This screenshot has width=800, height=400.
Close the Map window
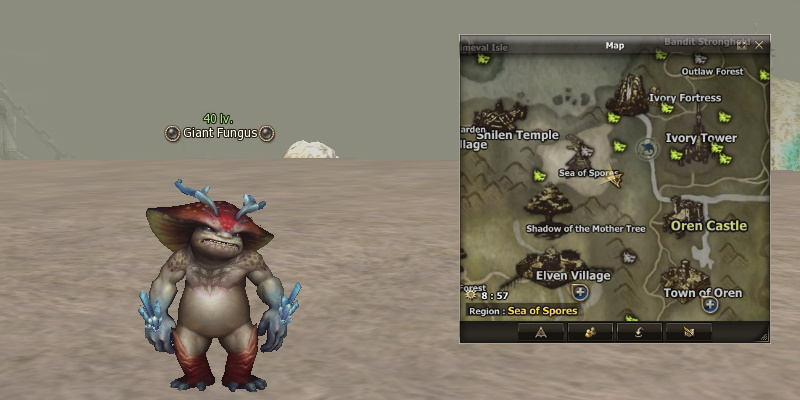point(759,45)
